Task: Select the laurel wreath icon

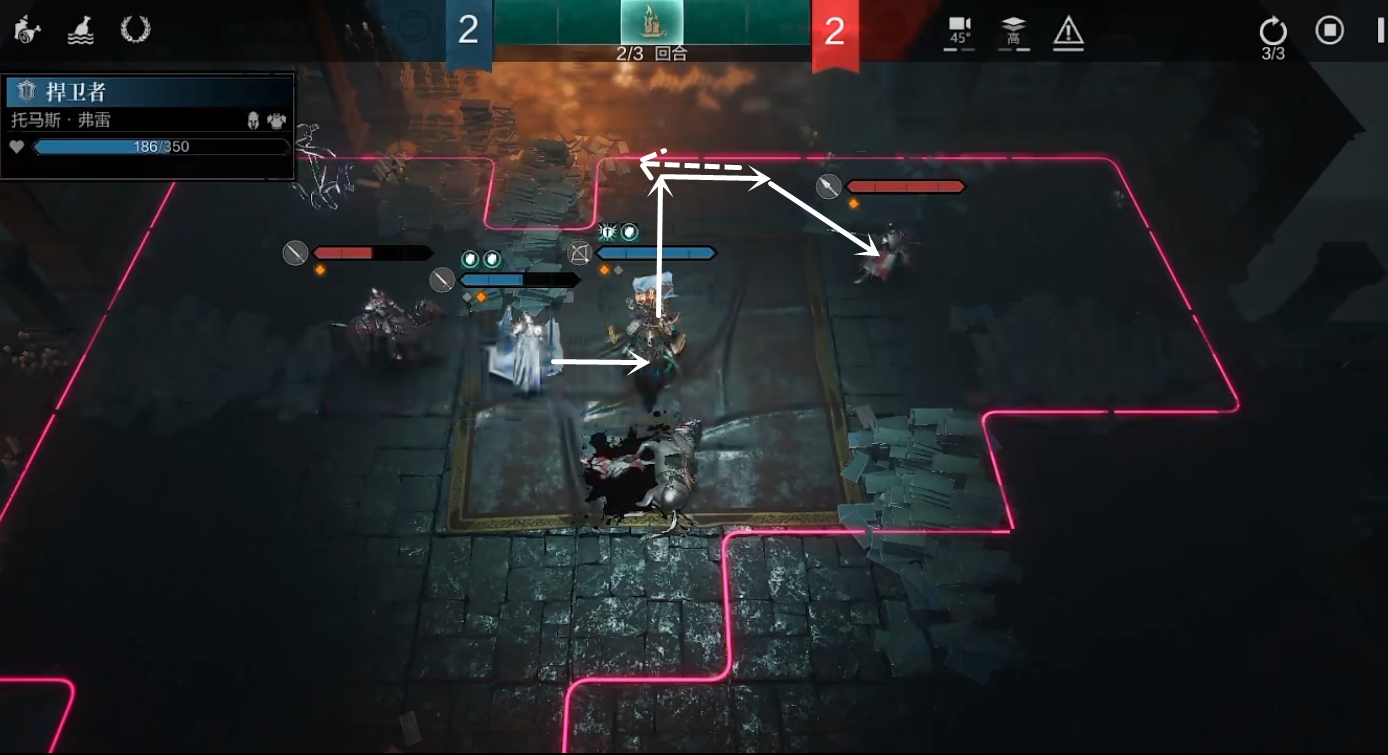Action: [135, 29]
